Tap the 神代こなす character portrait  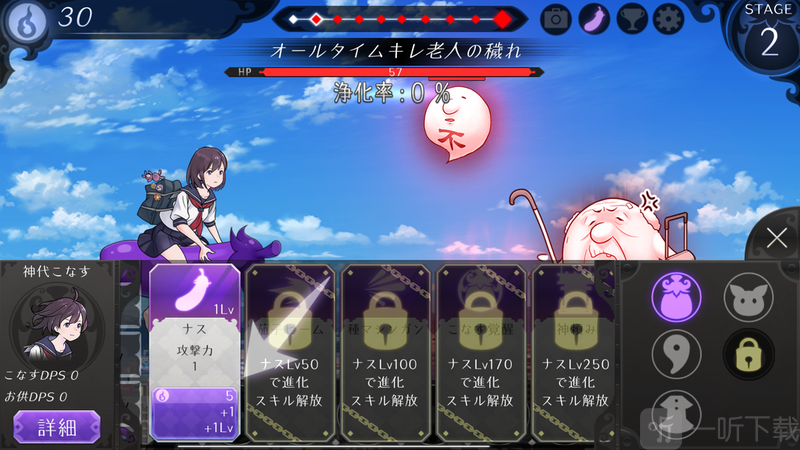(57, 326)
